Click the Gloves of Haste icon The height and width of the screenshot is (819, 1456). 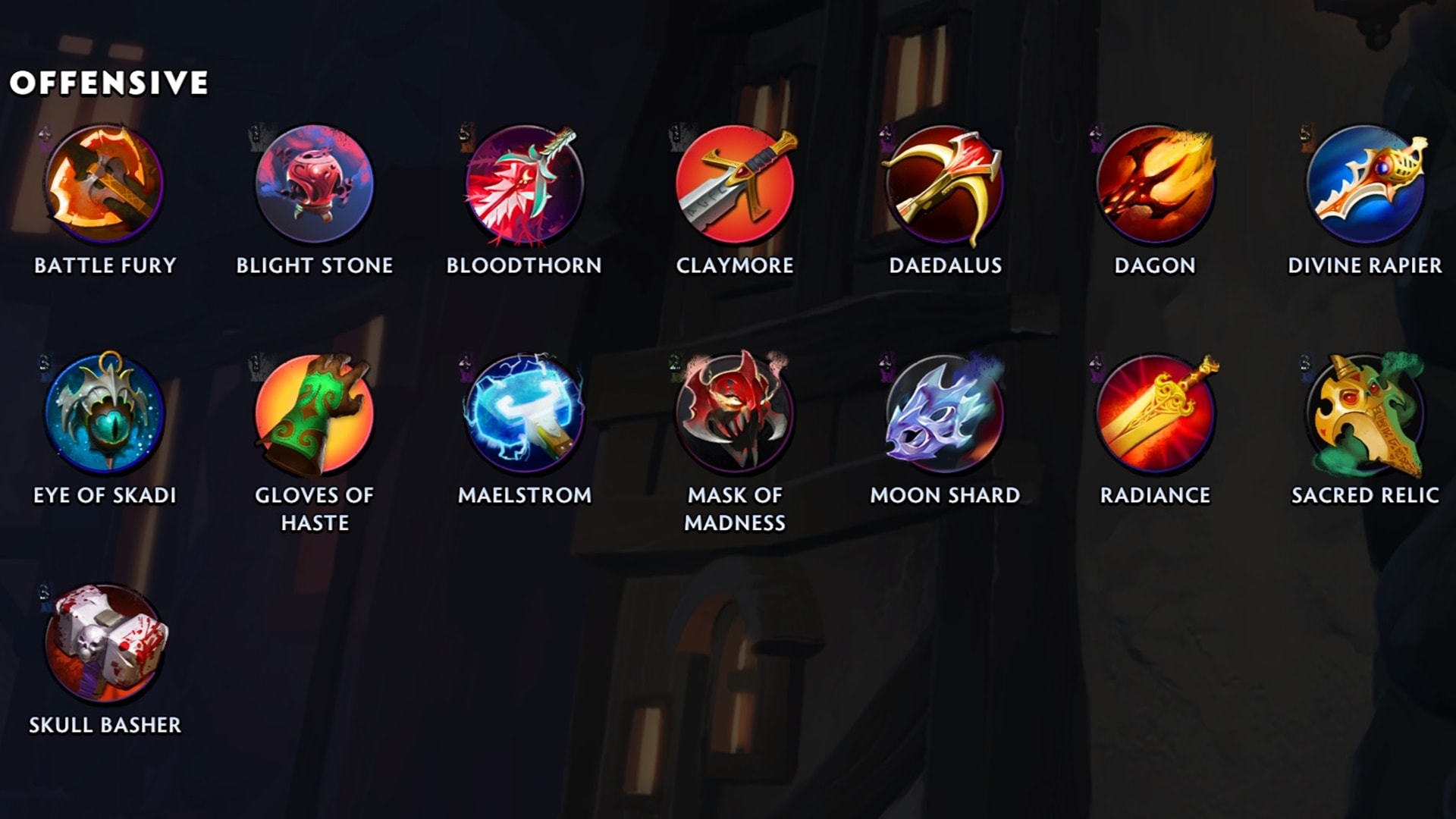click(x=315, y=414)
